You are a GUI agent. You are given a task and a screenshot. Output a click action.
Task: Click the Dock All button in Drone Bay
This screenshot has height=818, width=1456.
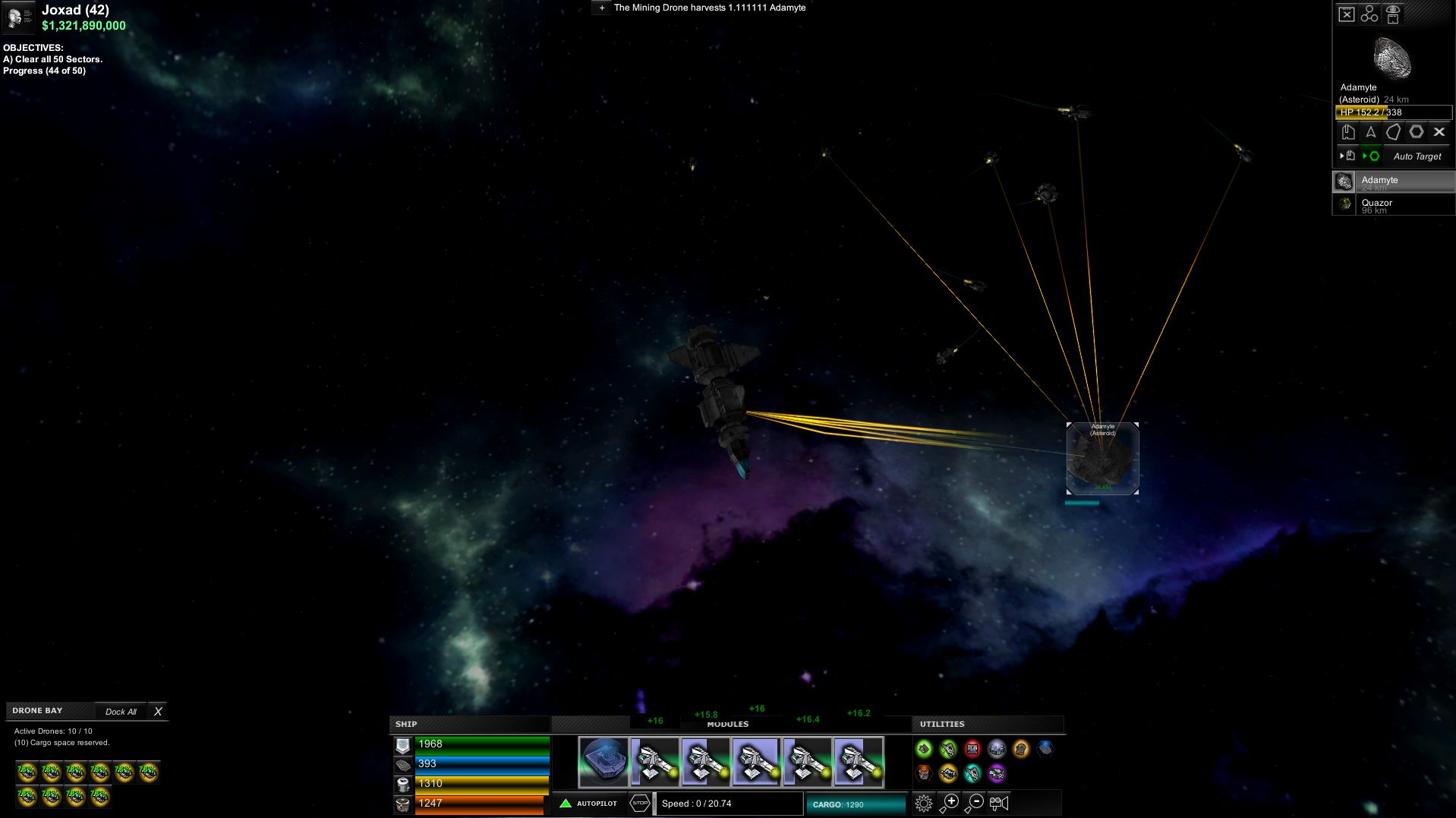pyautogui.click(x=121, y=711)
